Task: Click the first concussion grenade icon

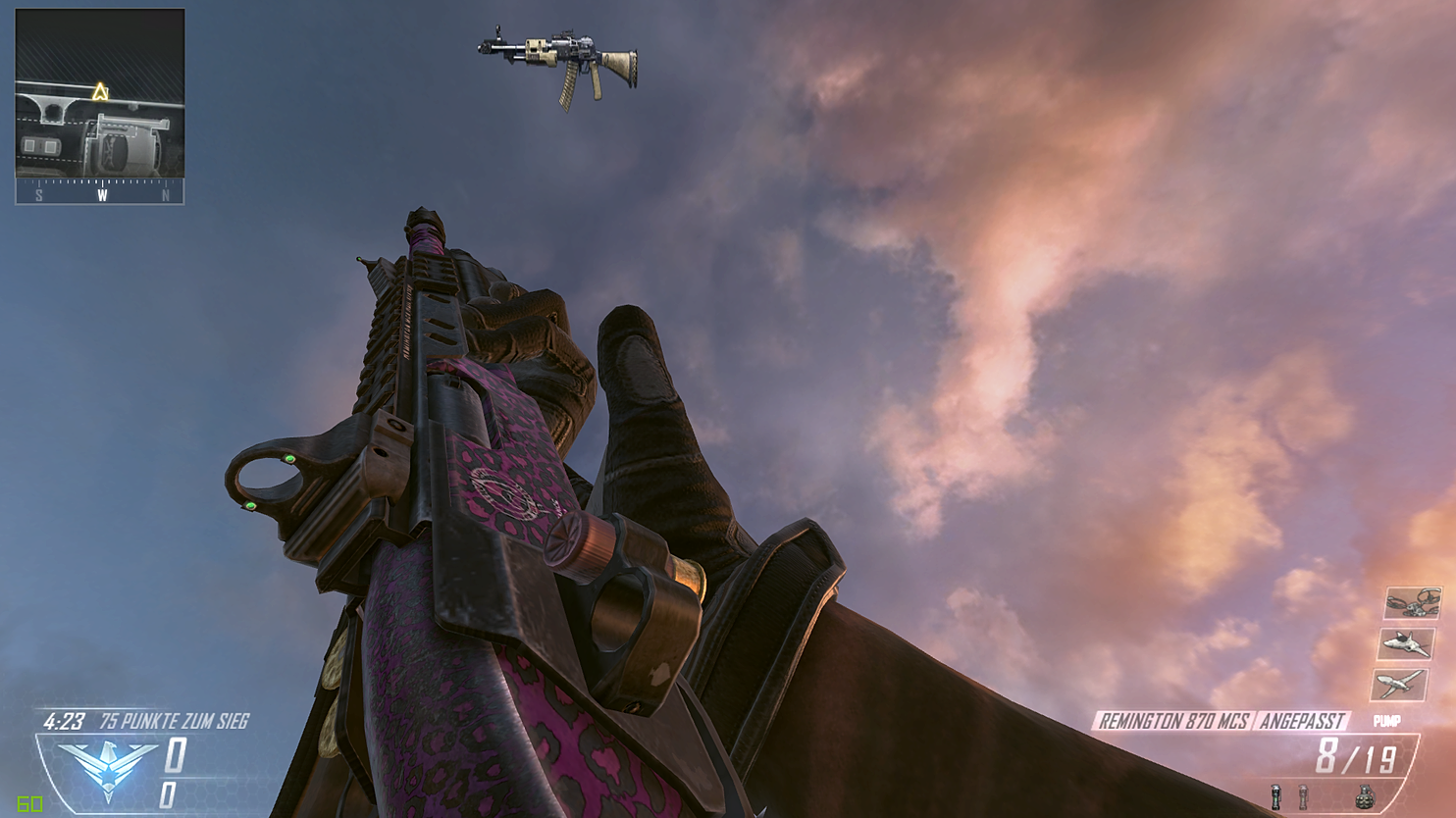Action: (1277, 795)
